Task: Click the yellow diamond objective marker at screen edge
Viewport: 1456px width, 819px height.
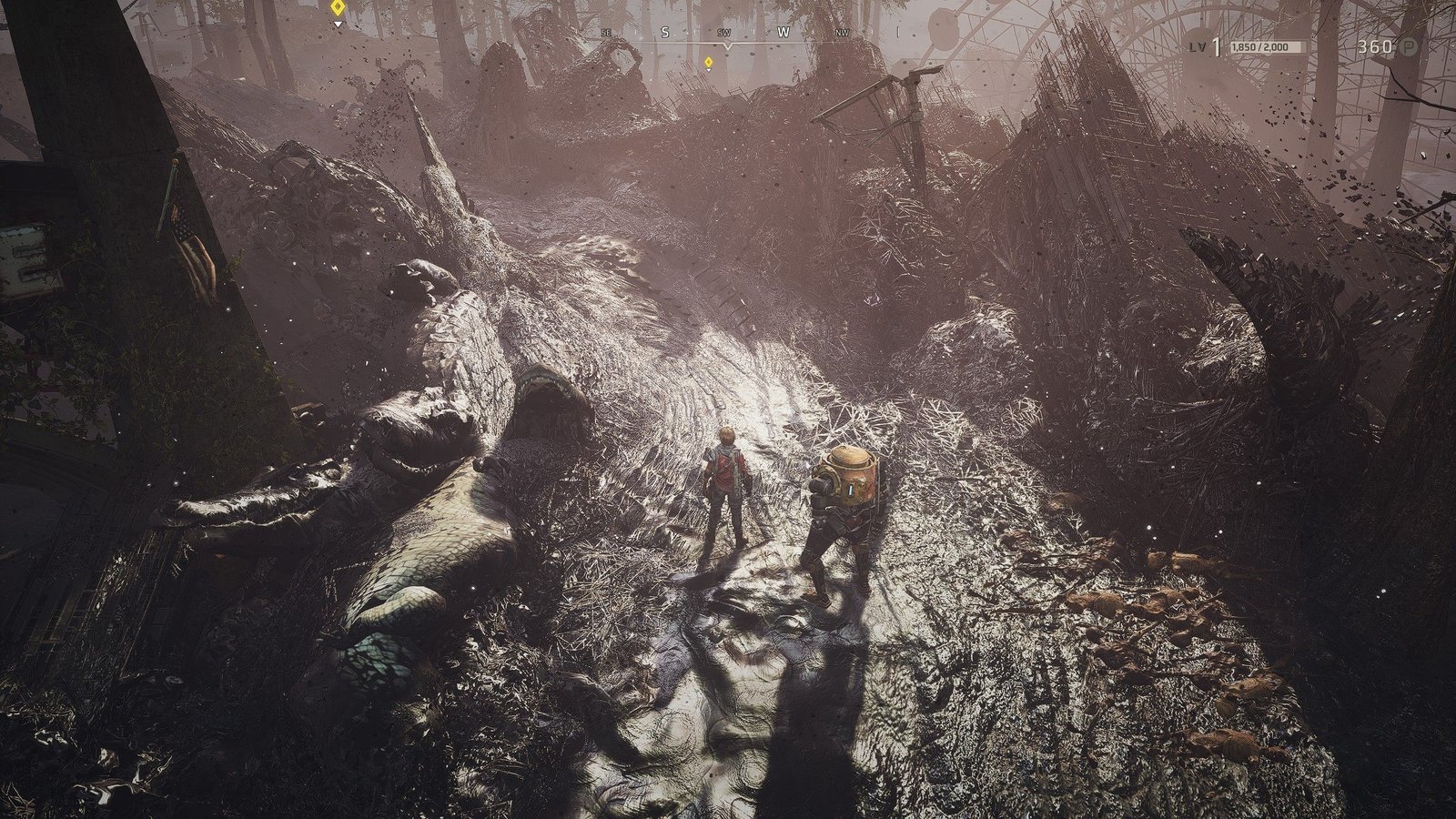Action: [x=338, y=8]
